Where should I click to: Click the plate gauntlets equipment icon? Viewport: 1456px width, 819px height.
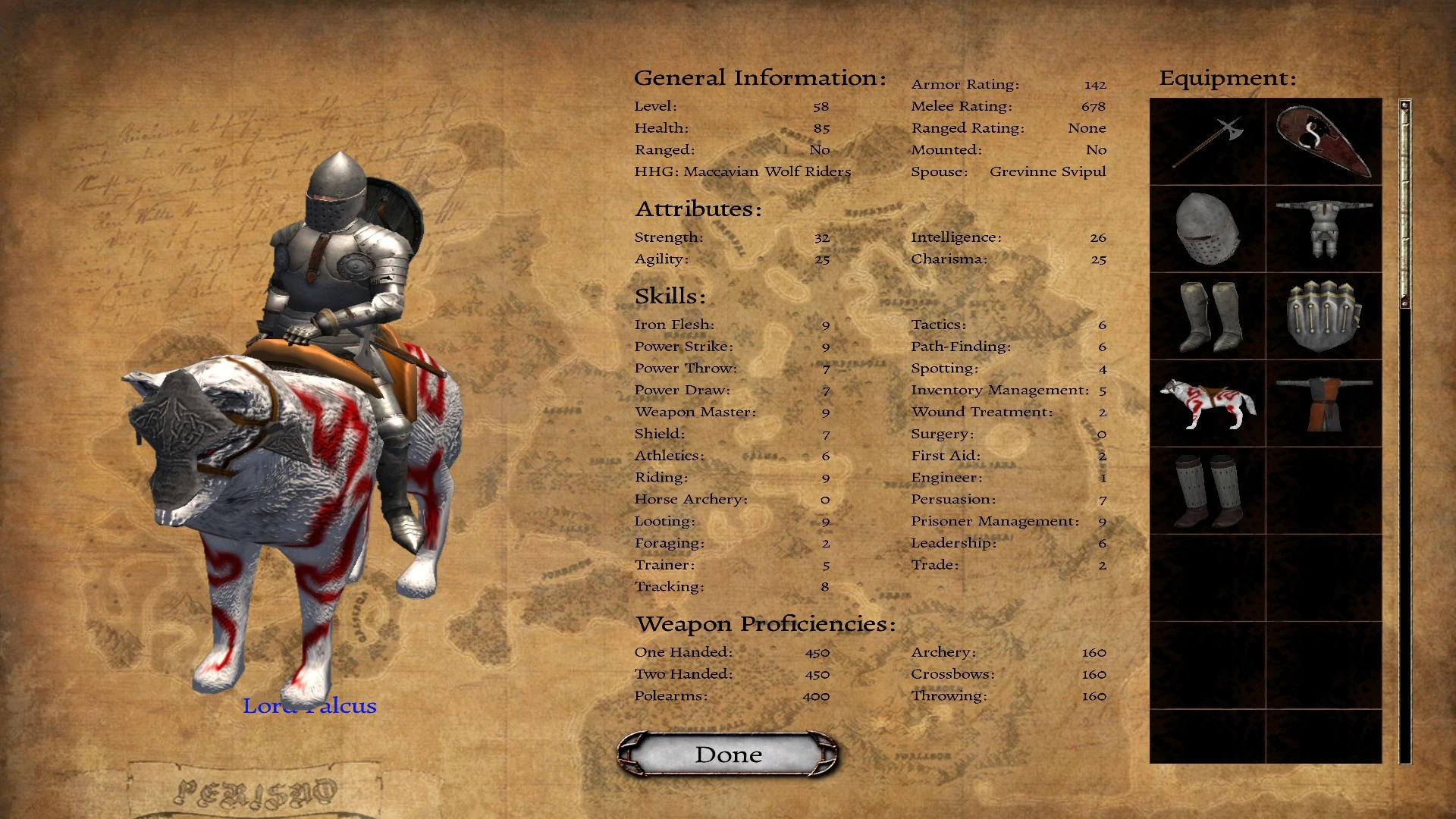point(1323,316)
